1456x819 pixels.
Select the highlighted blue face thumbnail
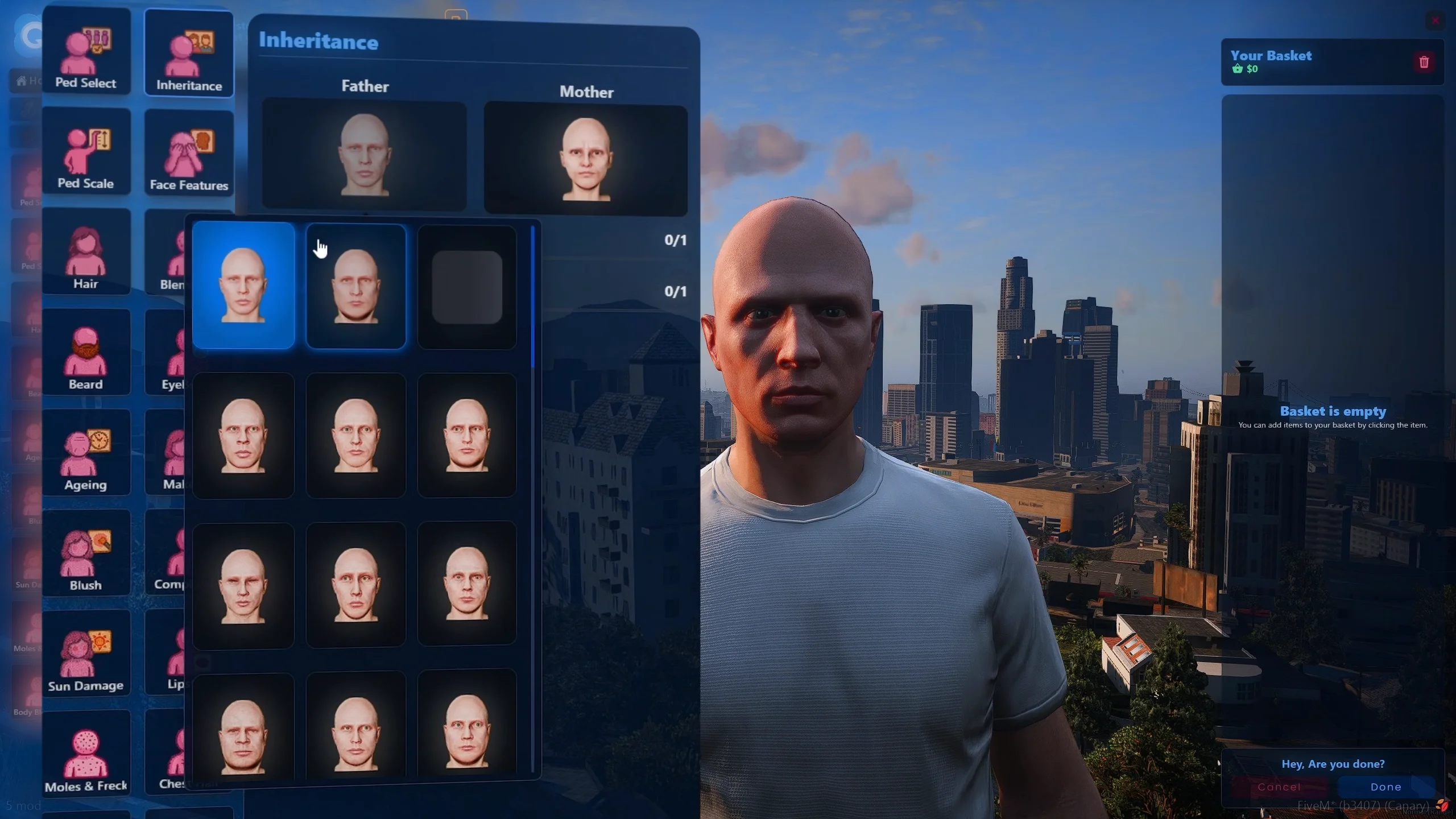243,286
